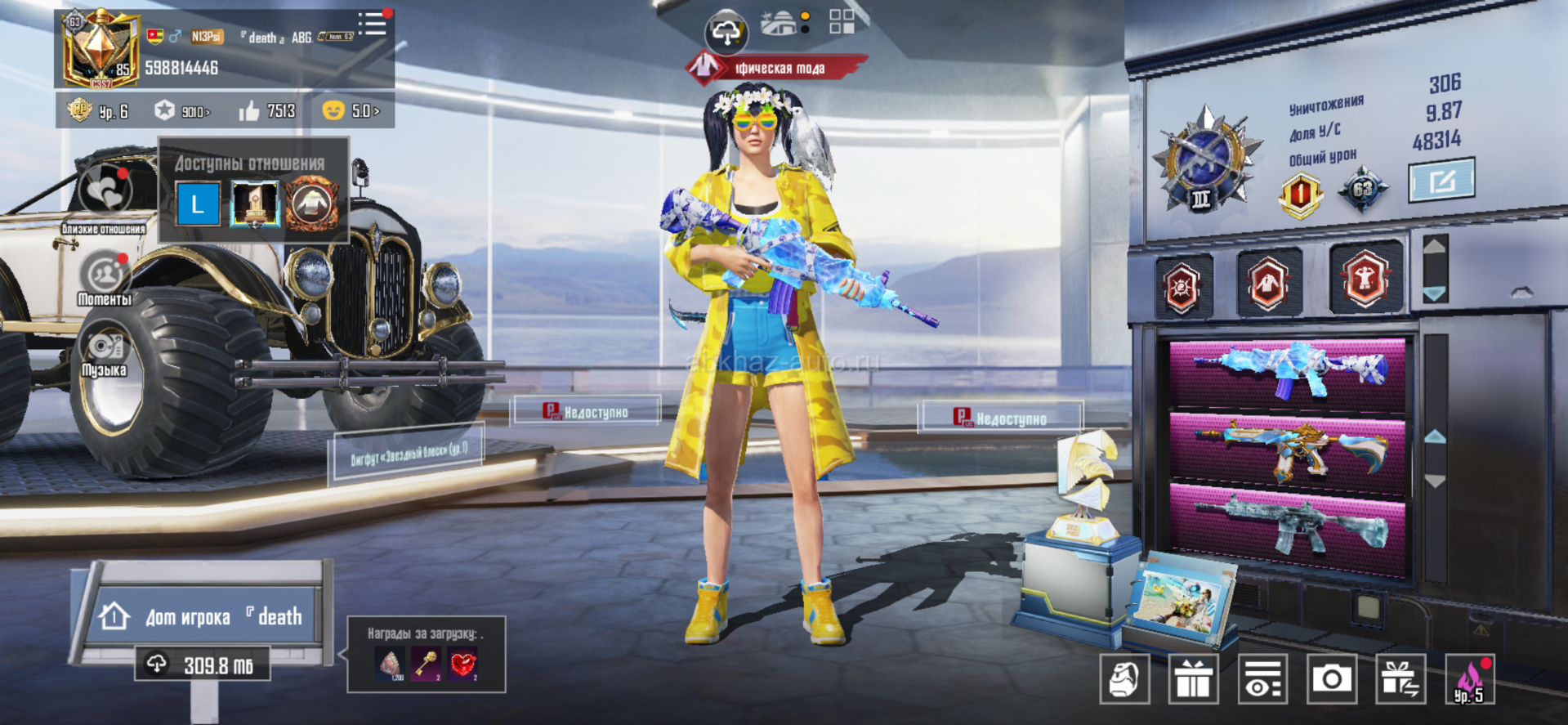View the 5.0 smiley rating details

pos(351,110)
